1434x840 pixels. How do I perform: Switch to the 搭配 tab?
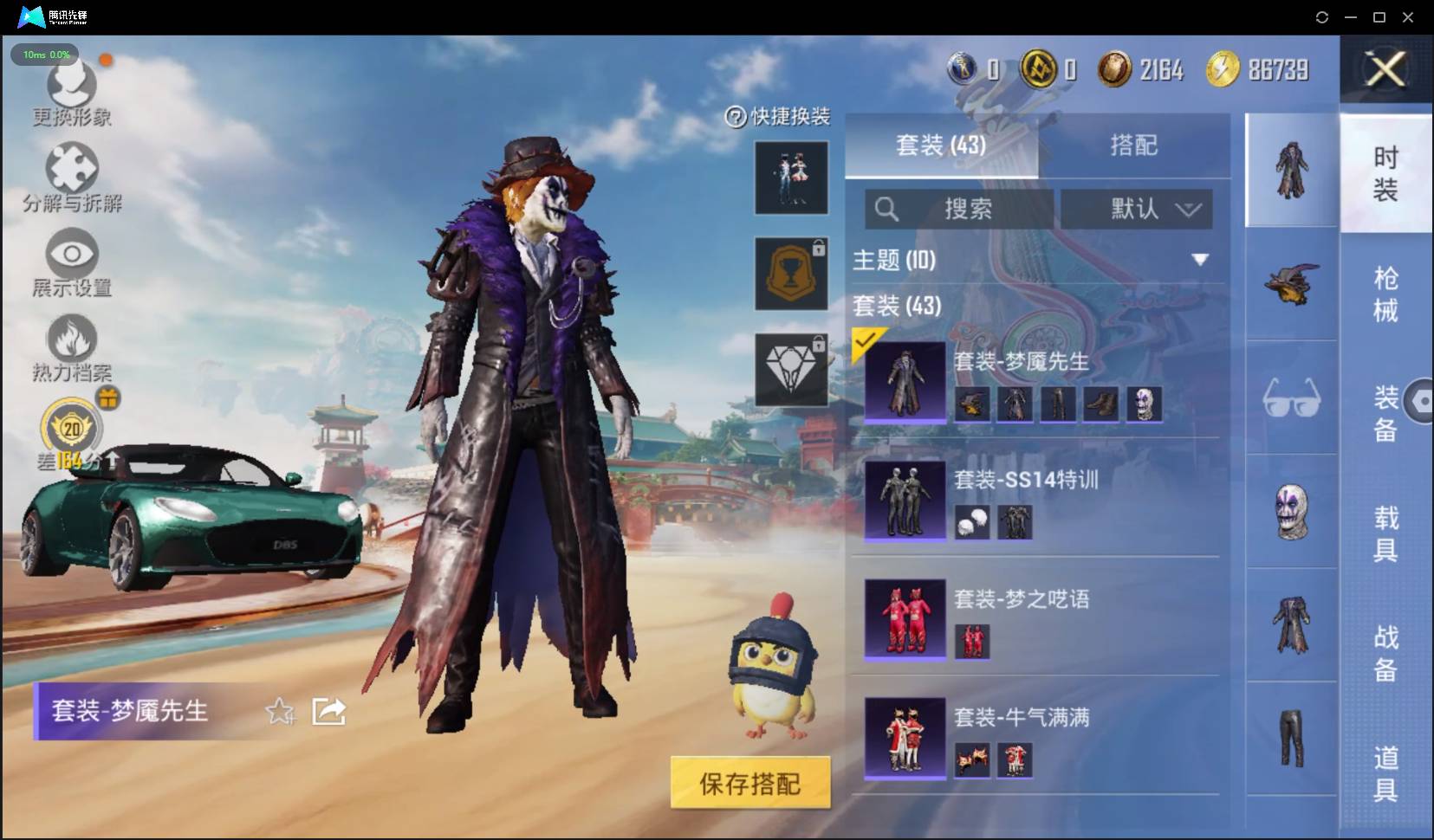coord(1137,145)
